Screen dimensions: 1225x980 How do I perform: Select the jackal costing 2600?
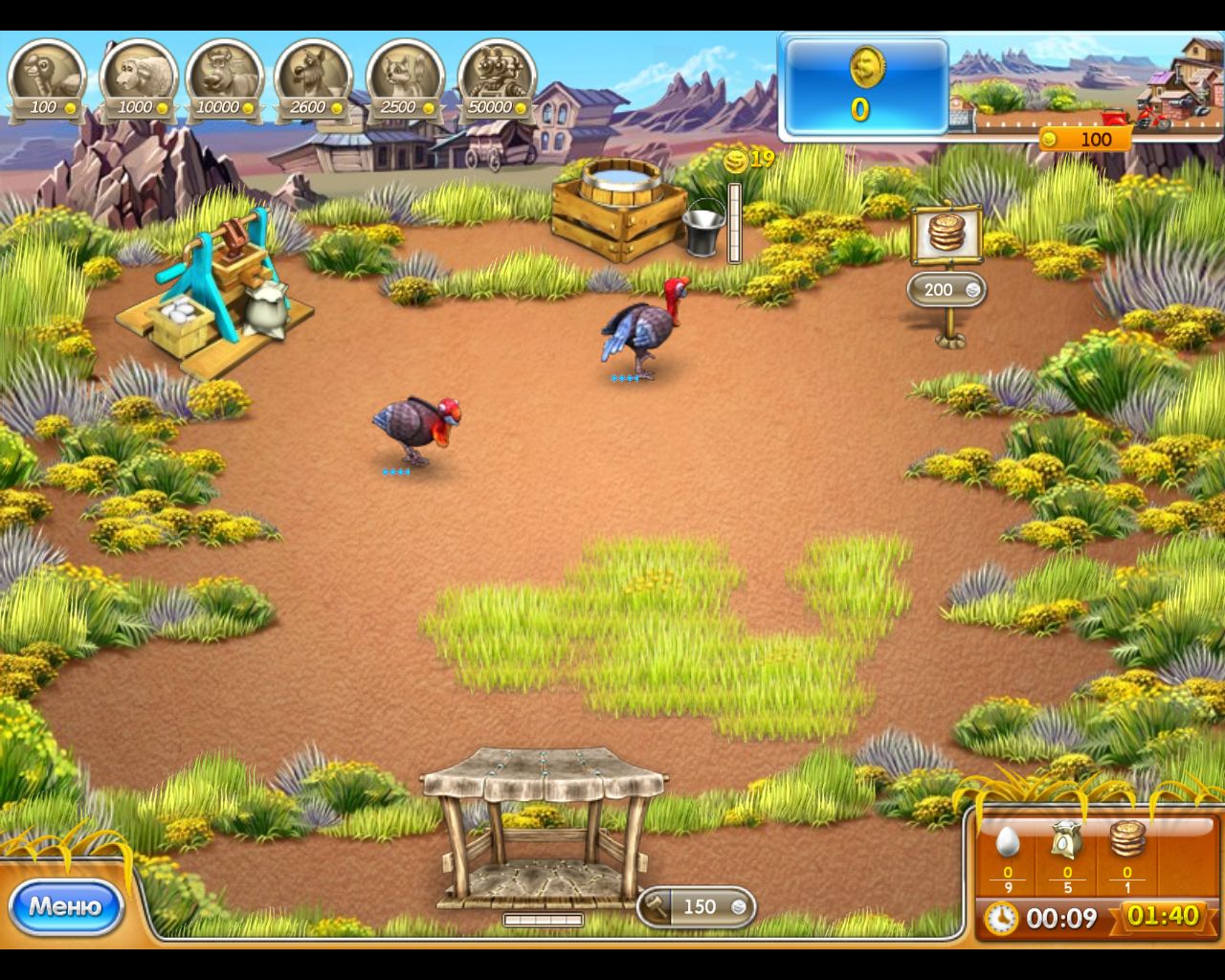point(313,72)
